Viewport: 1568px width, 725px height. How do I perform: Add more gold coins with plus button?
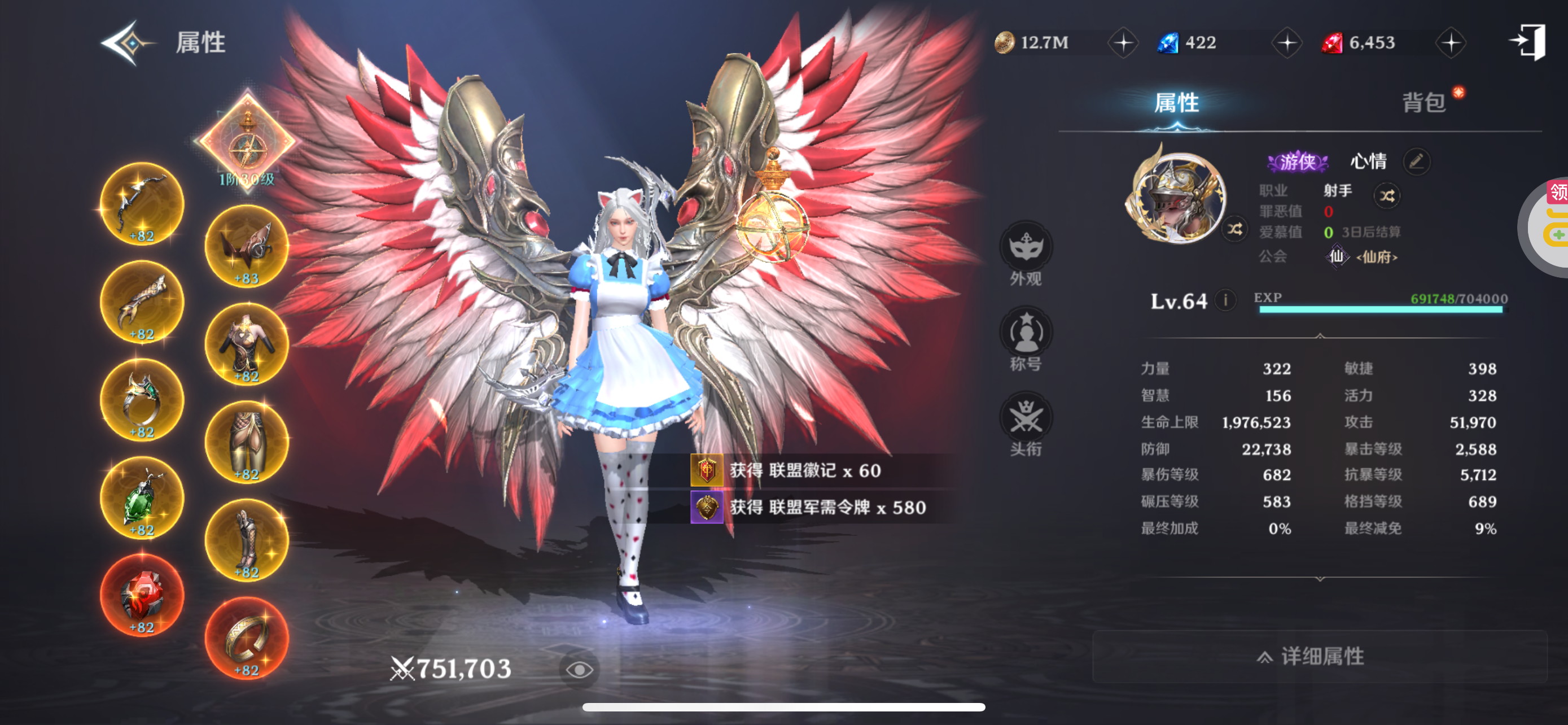pos(1123,42)
